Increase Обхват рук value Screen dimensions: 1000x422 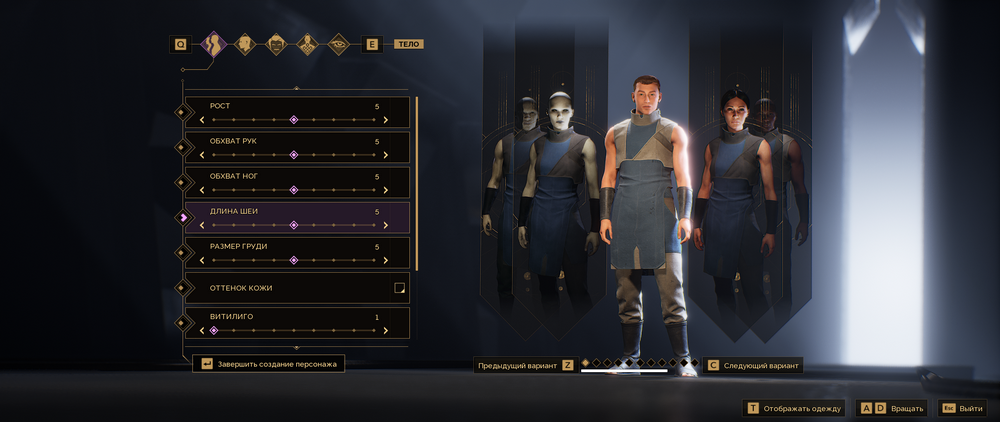[x=386, y=155]
